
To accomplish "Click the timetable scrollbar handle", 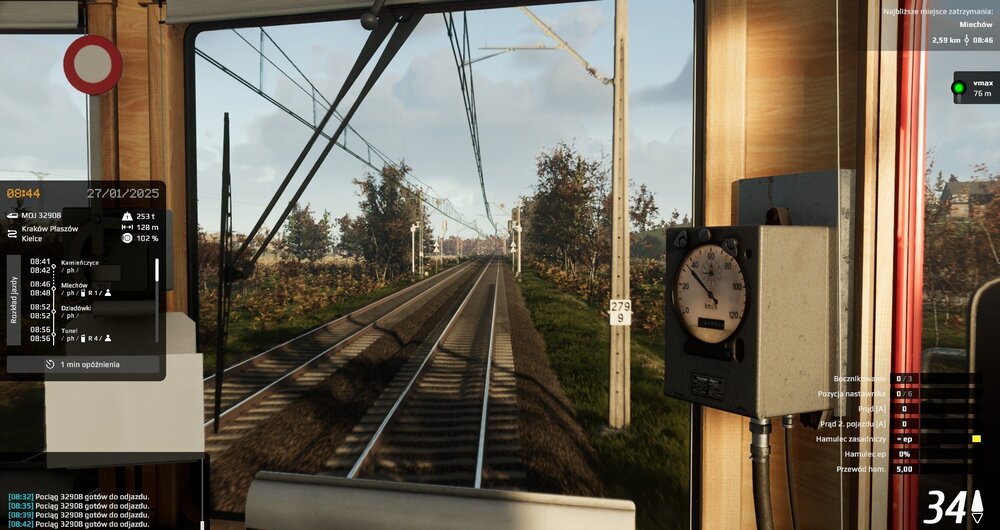I will (157, 270).
